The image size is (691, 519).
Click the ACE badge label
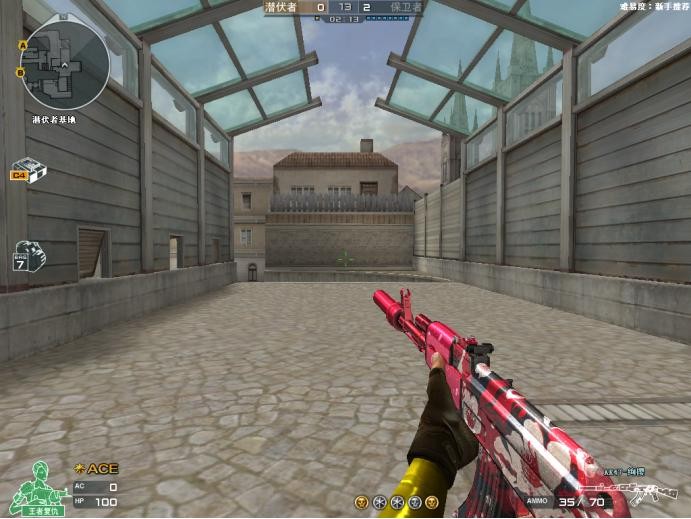coord(96,468)
